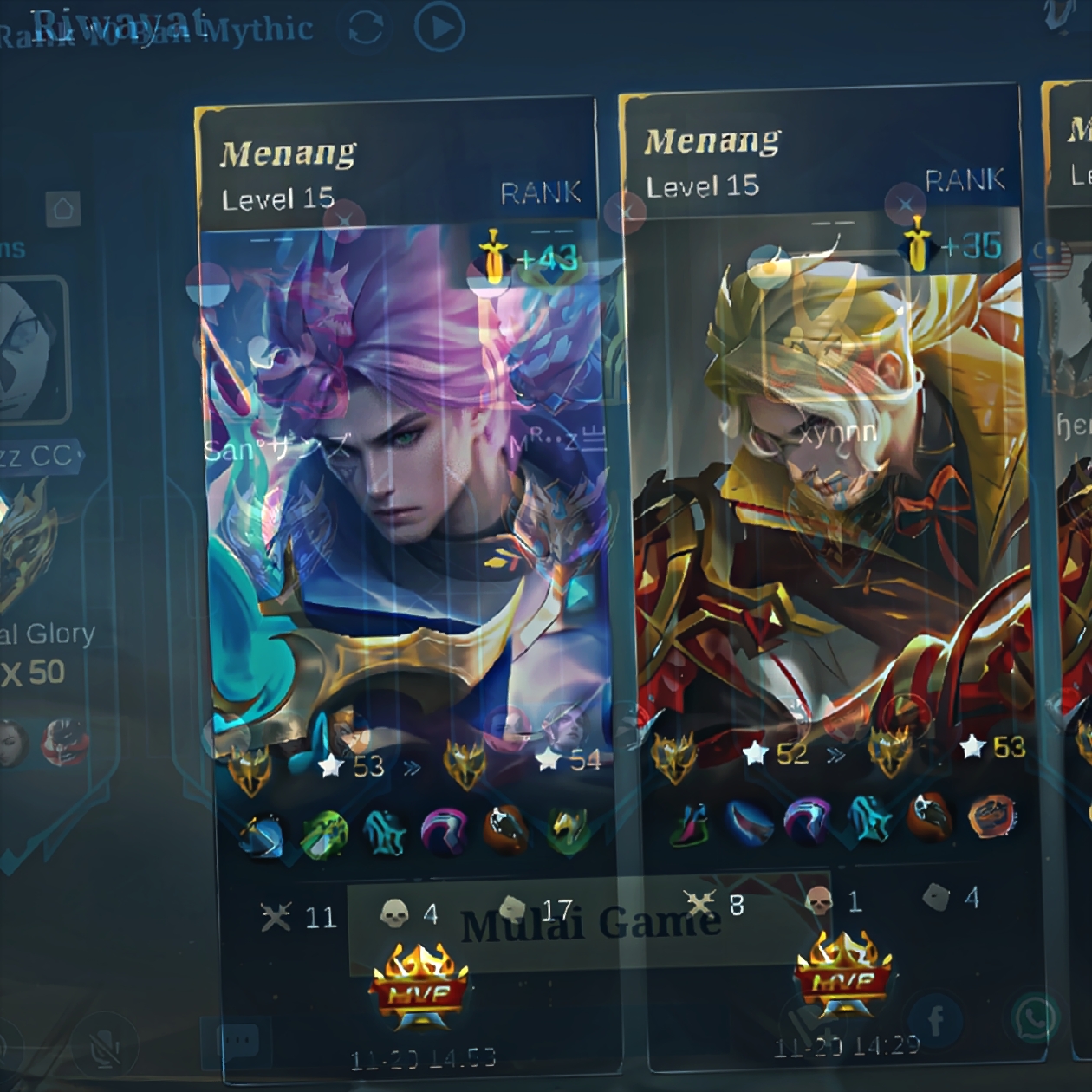Viewport: 1092px width, 1092px height.
Task: Start the match with Mulai Game
Action: pos(589,925)
